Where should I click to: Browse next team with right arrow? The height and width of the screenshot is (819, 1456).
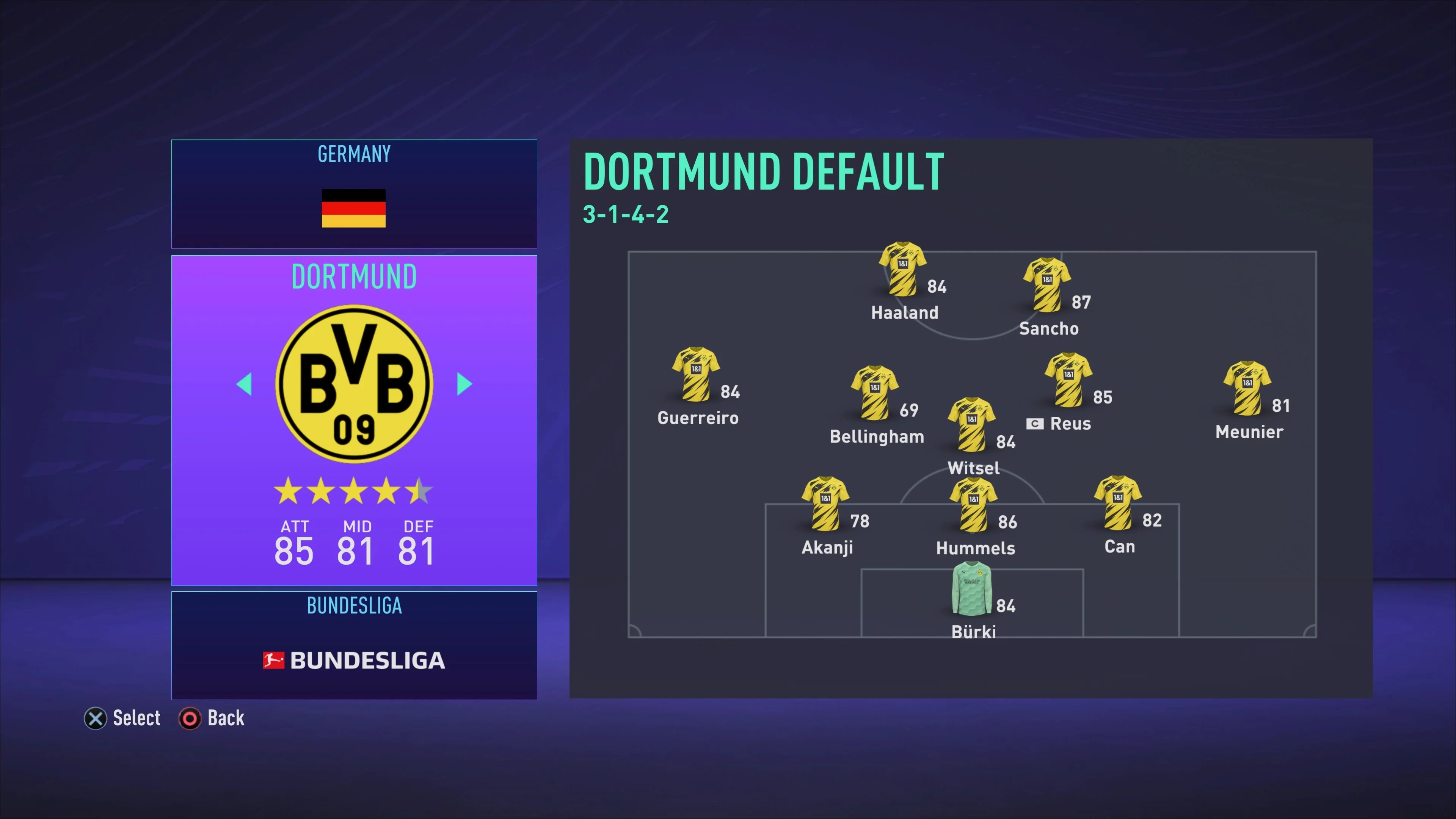(x=463, y=384)
